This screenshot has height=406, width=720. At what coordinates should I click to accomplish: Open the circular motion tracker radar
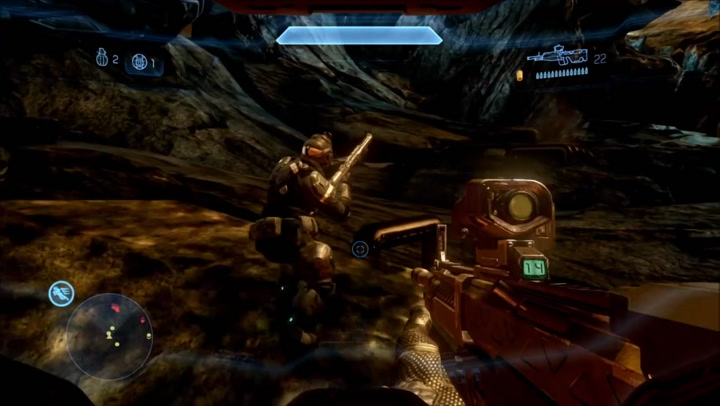[109, 336]
